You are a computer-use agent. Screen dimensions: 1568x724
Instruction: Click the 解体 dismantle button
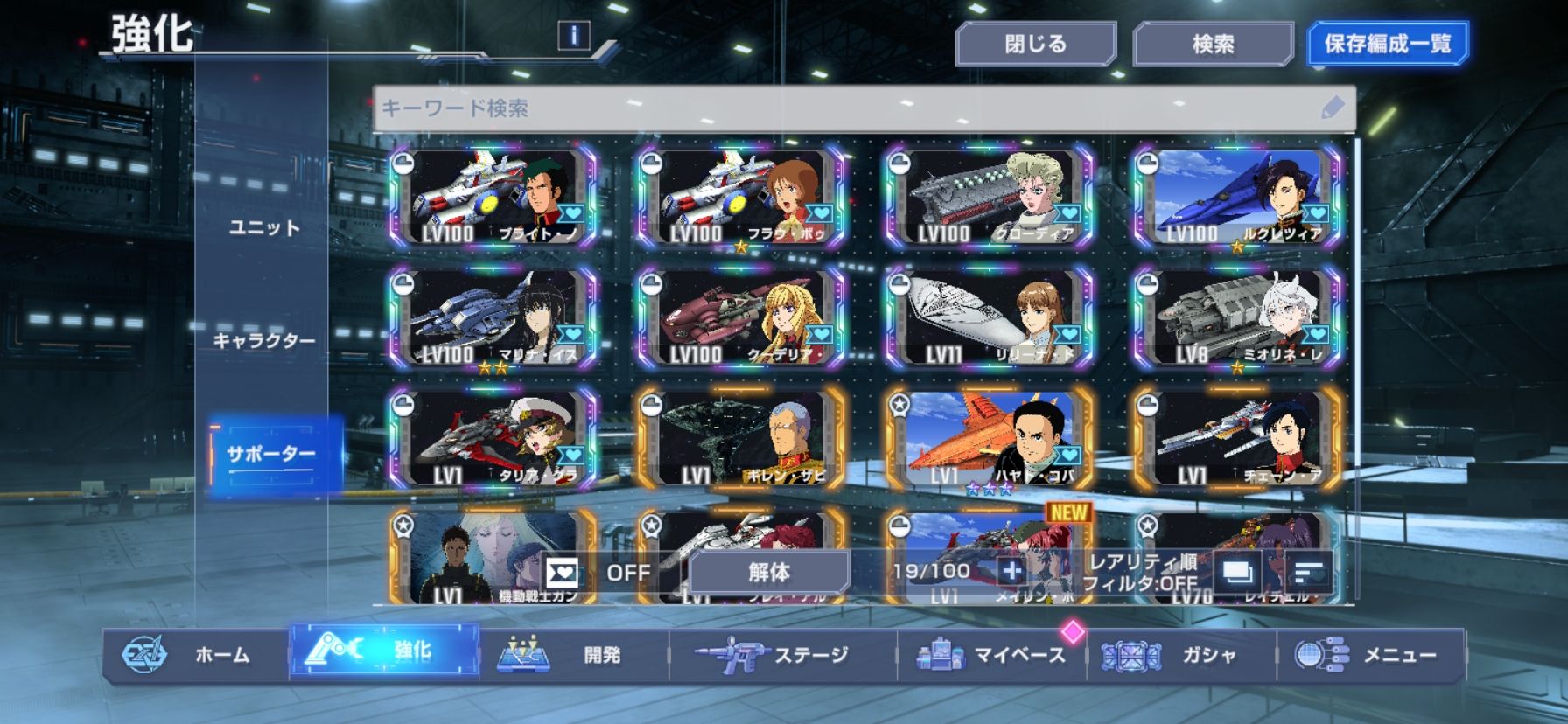pyautogui.click(x=768, y=573)
